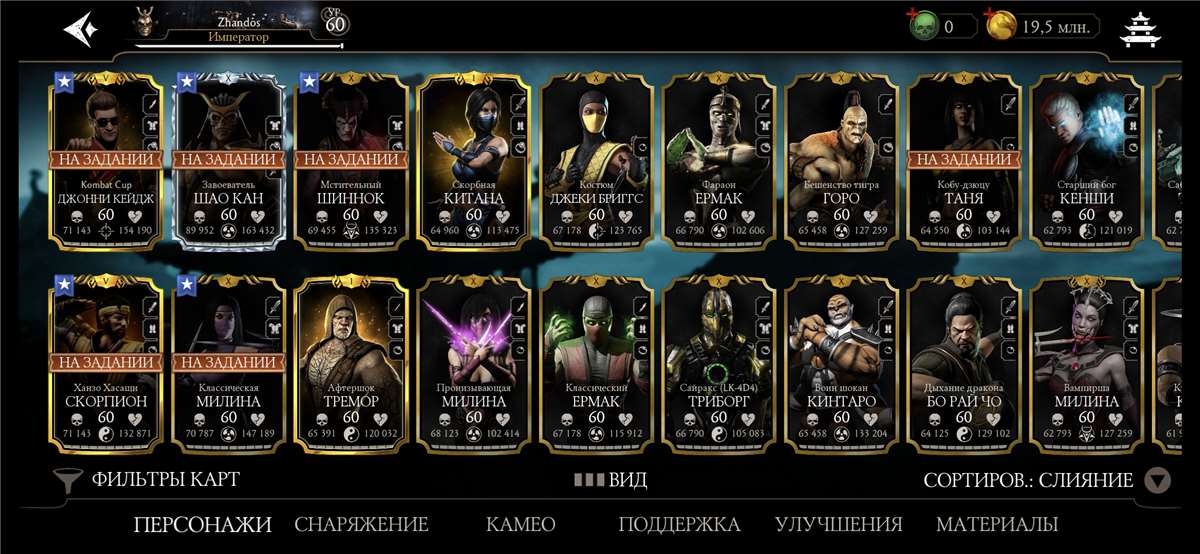Choose the Триборг Сайракс card

click(720, 360)
